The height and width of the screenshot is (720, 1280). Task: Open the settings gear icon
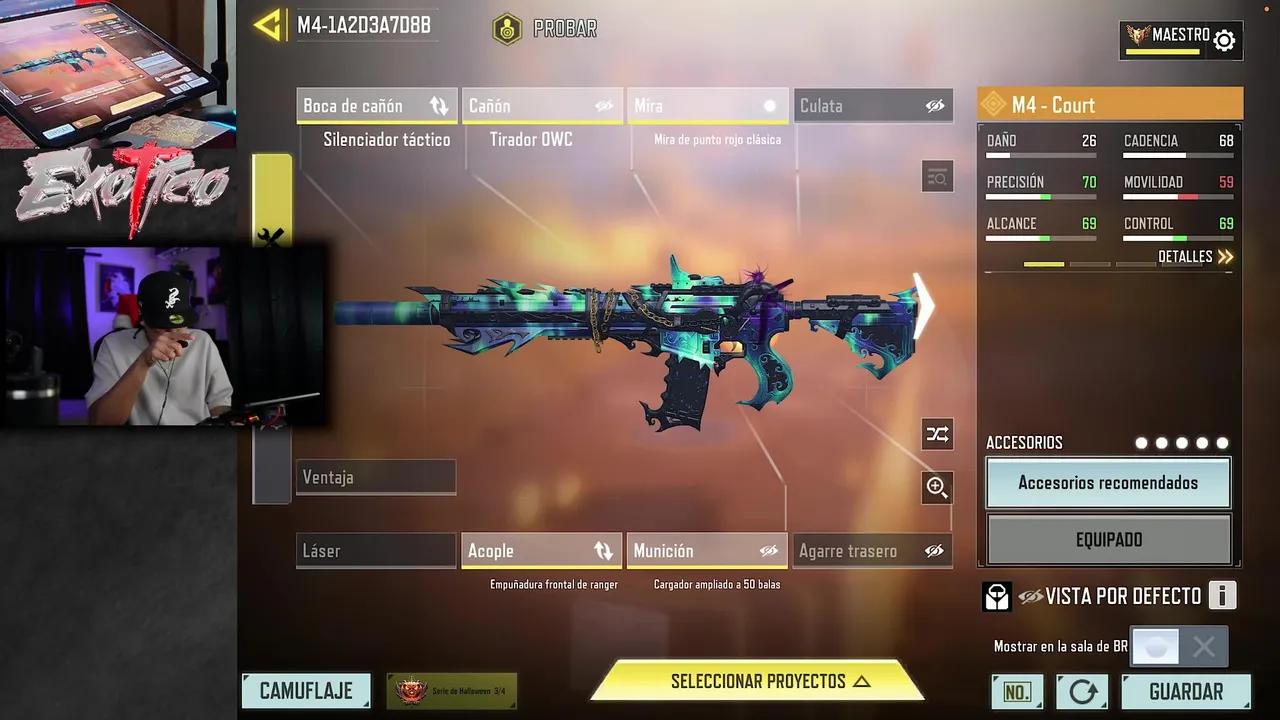point(1224,40)
